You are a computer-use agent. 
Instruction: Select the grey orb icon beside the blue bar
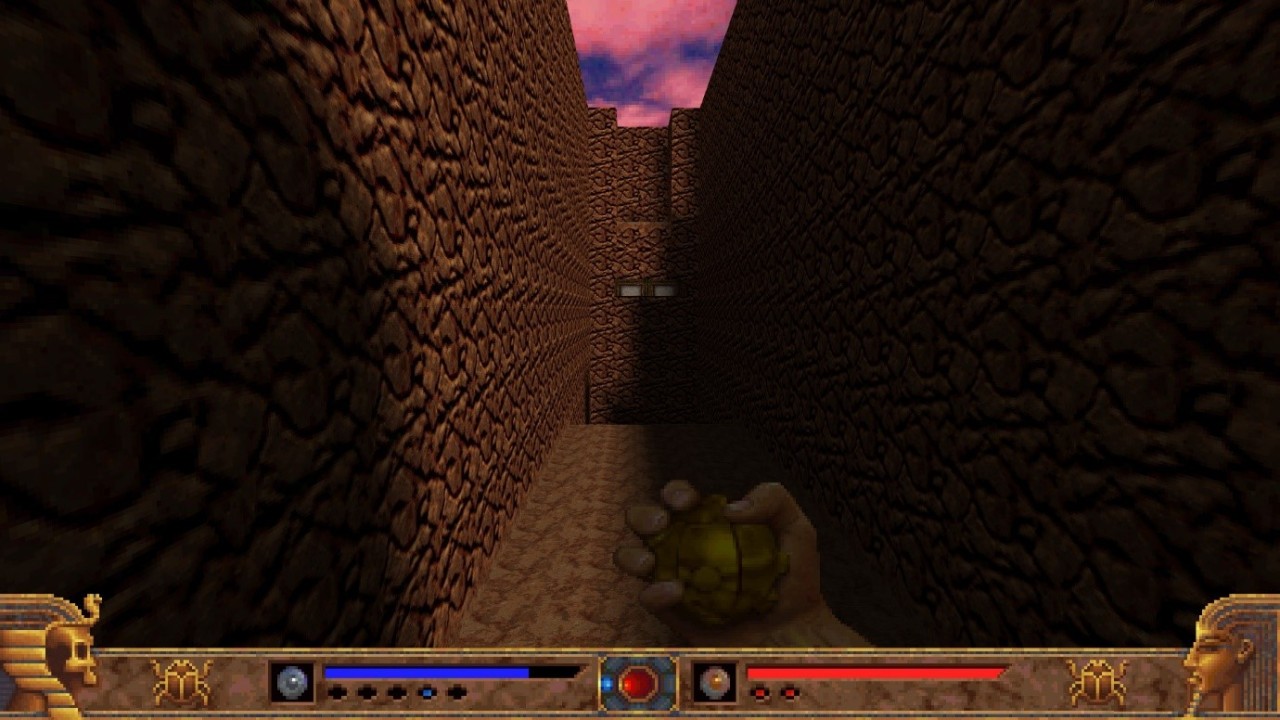coord(292,682)
